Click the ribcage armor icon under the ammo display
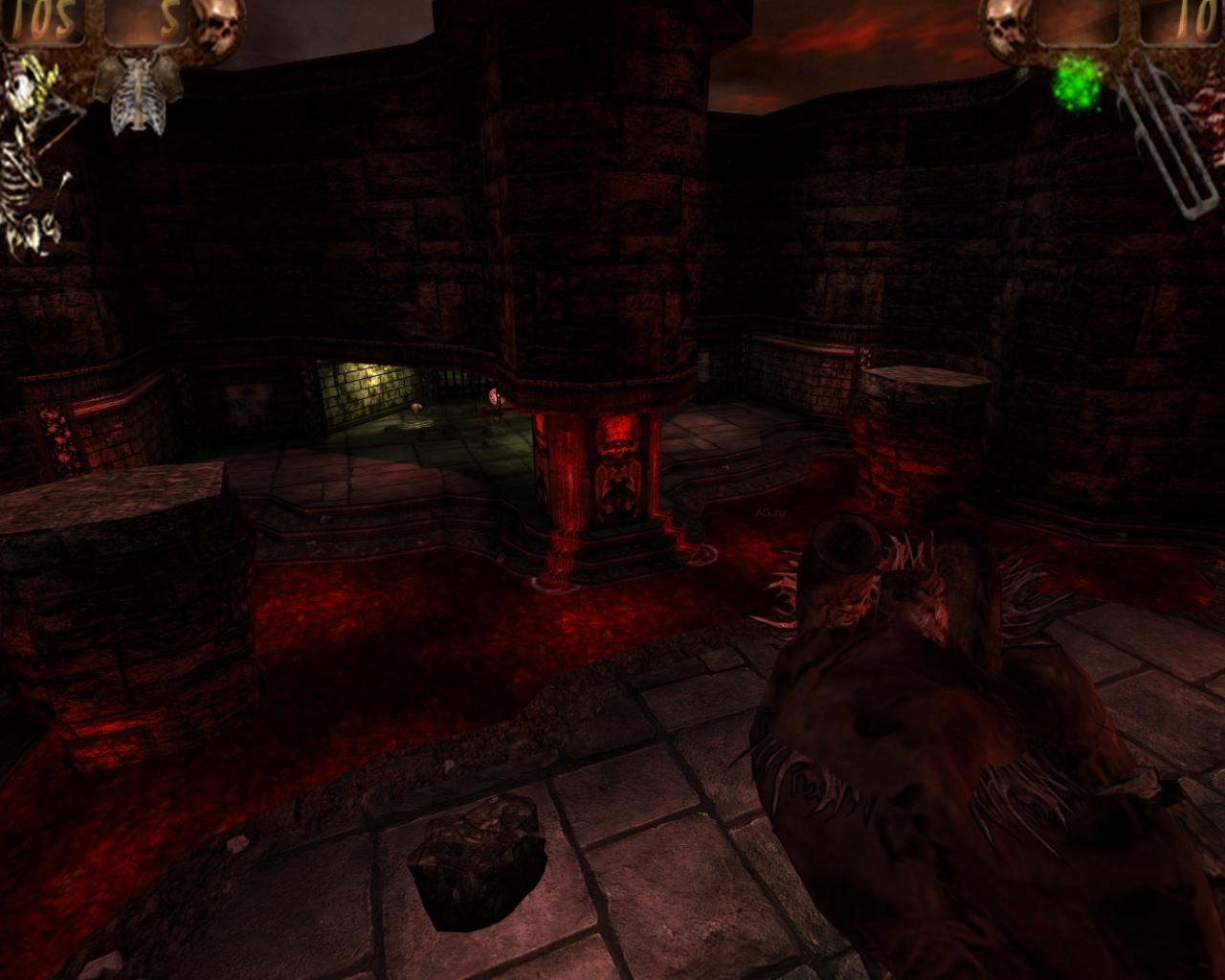Screen dimensions: 1225x980 (136, 96)
